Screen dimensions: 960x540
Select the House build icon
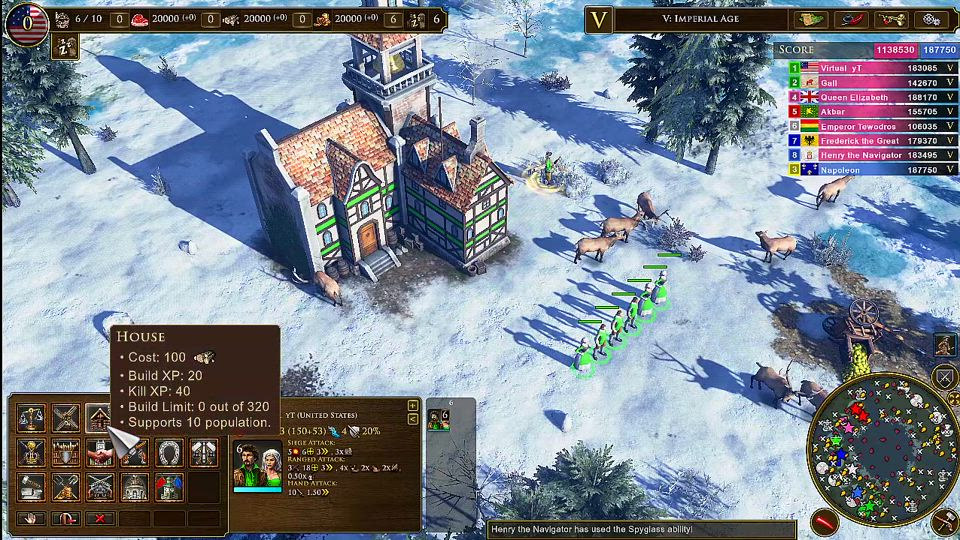[98, 418]
